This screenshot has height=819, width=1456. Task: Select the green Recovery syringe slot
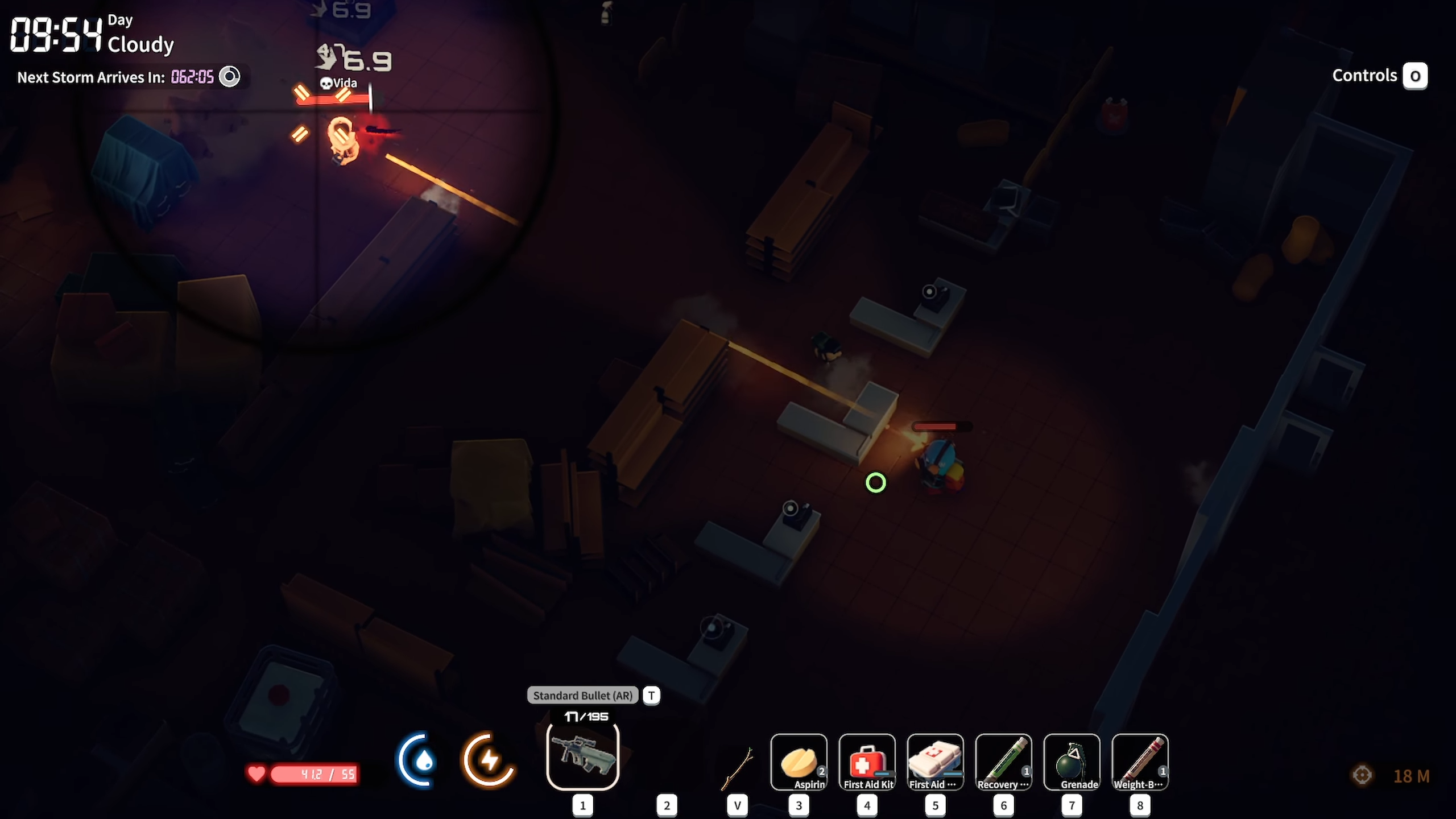1003,762
